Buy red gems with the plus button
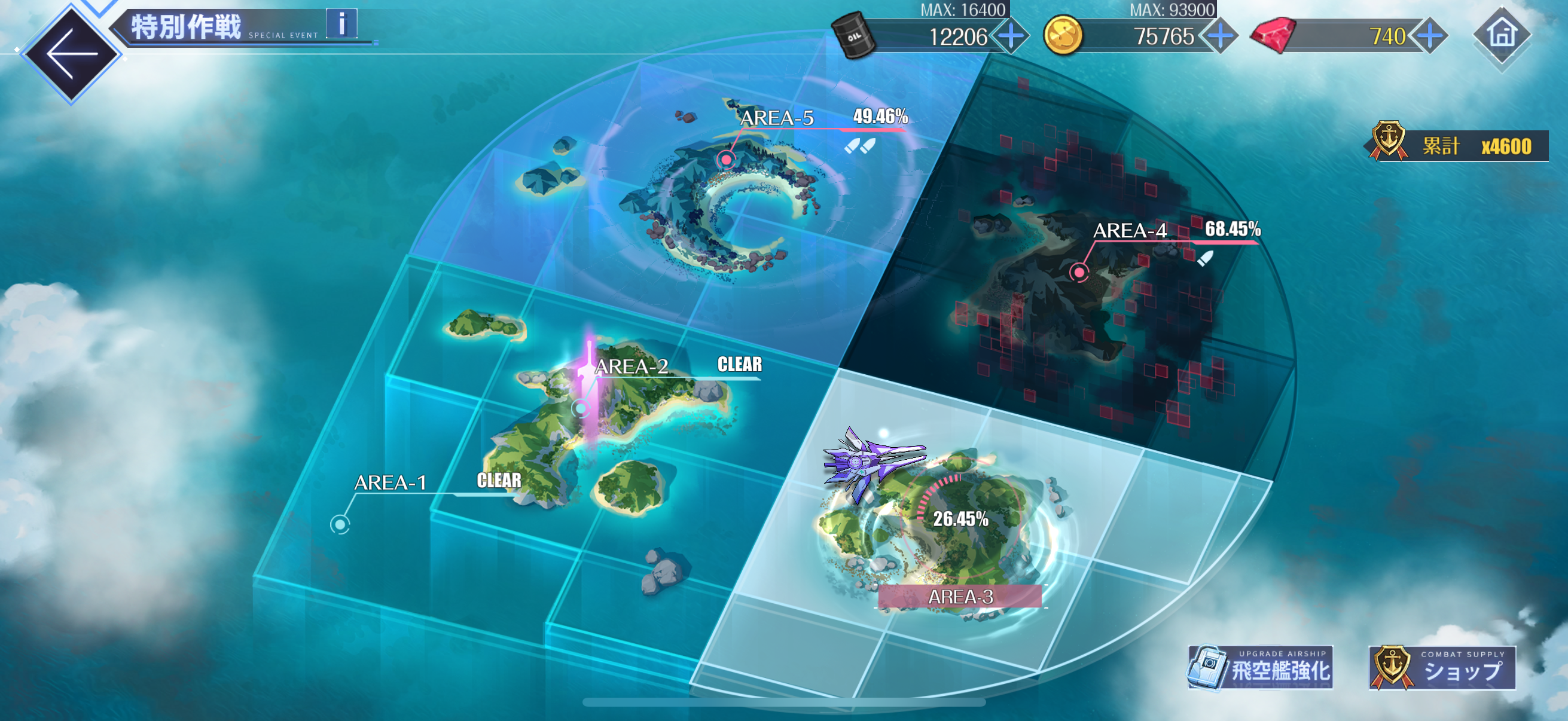1568x721 pixels. point(1429,36)
